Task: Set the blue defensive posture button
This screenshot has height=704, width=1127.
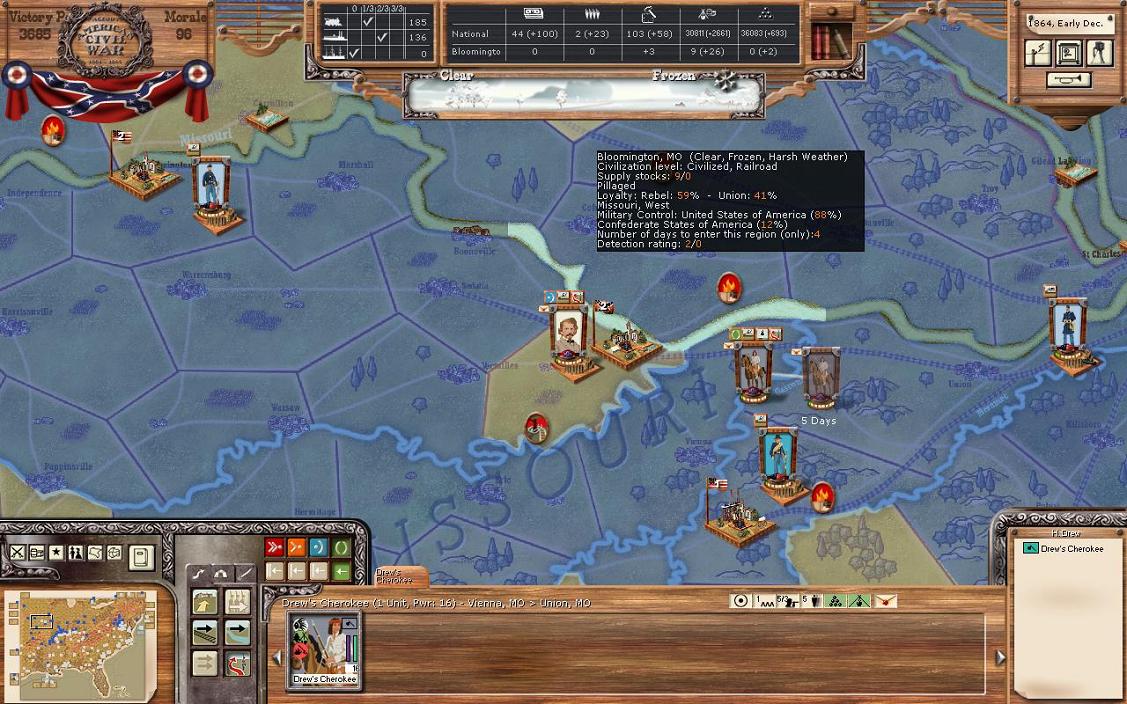Action: [x=319, y=547]
